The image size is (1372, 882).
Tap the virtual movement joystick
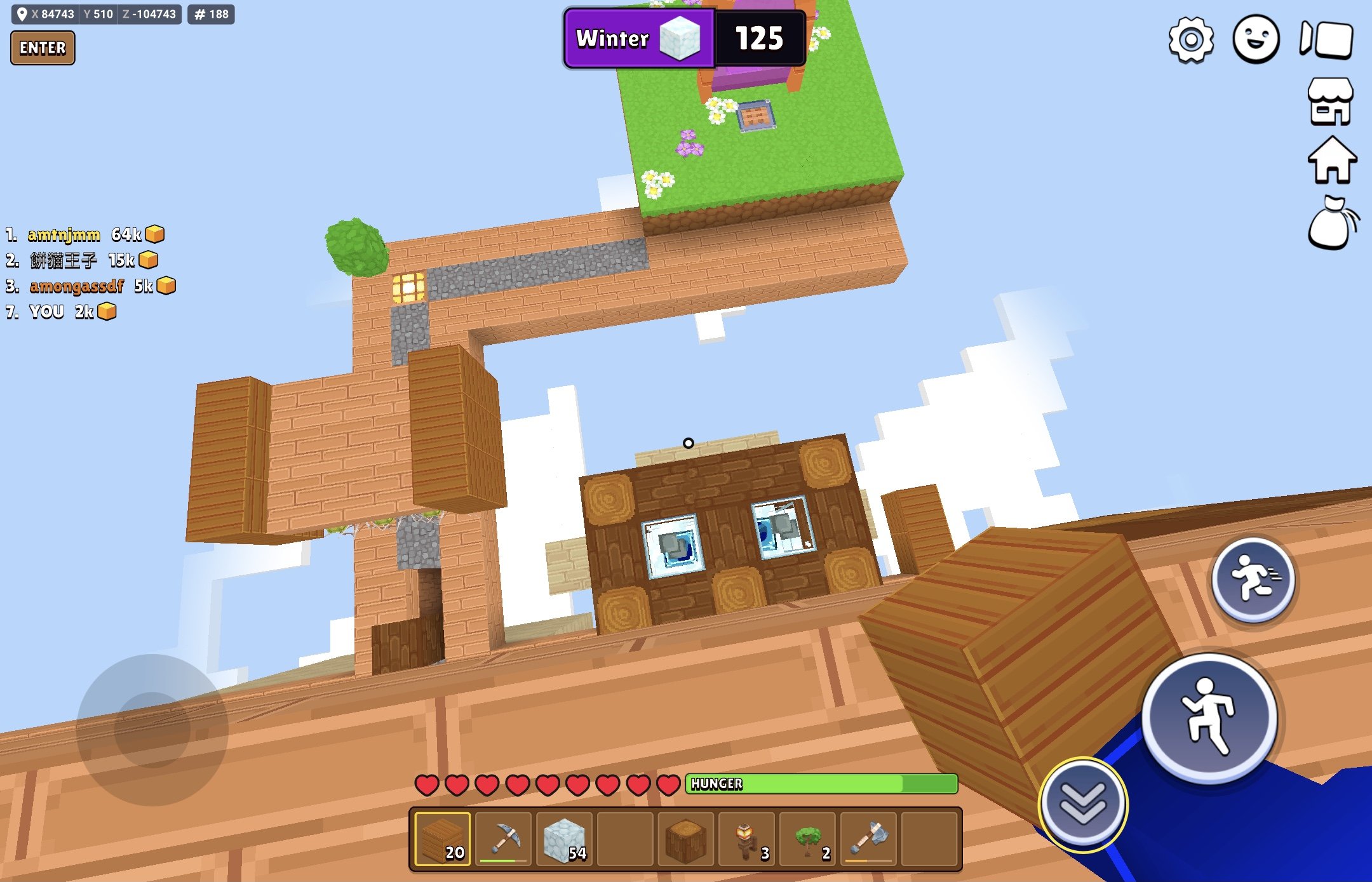pyautogui.click(x=152, y=730)
